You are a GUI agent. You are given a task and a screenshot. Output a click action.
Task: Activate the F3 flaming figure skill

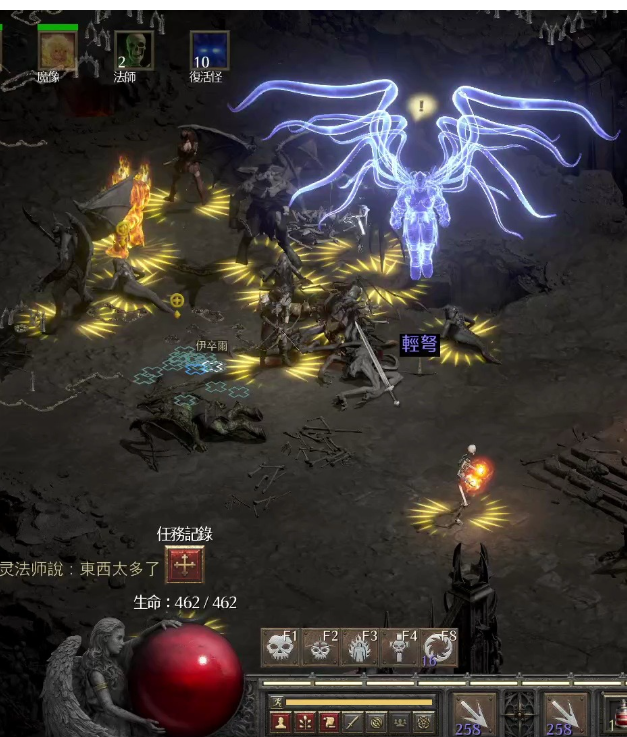359,648
